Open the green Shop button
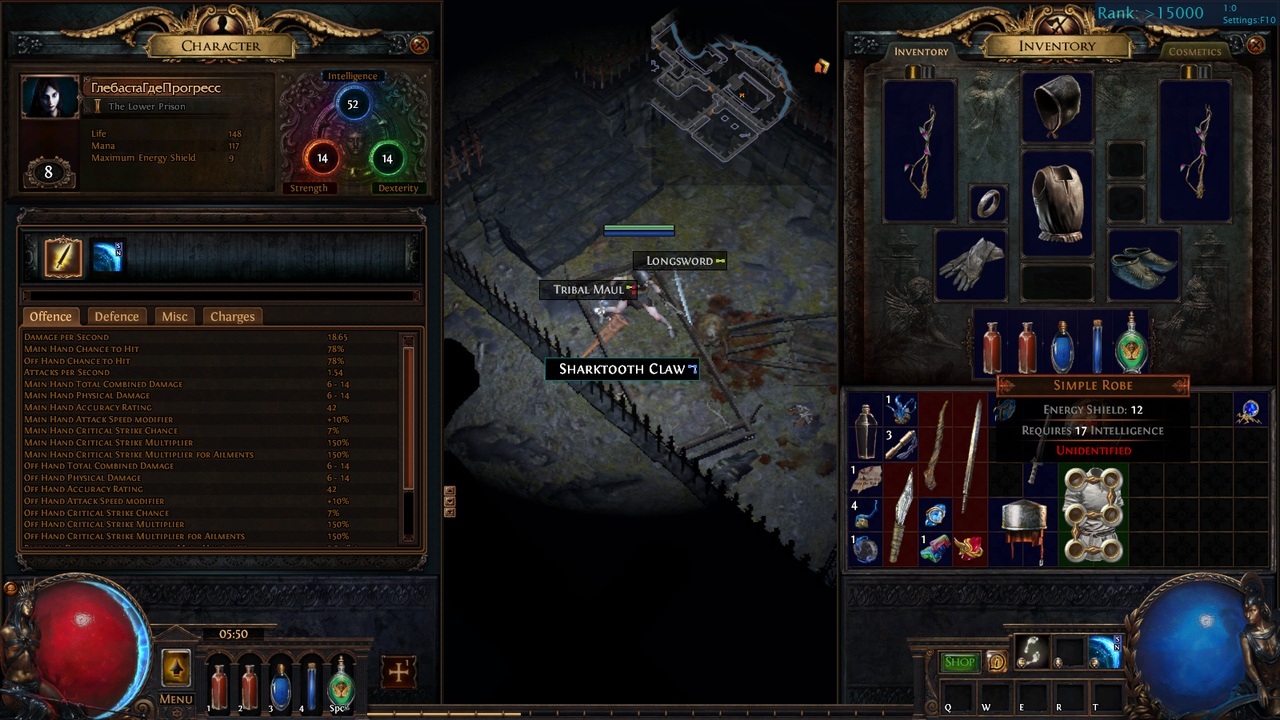This screenshot has width=1280, height=720. (959, 661)
